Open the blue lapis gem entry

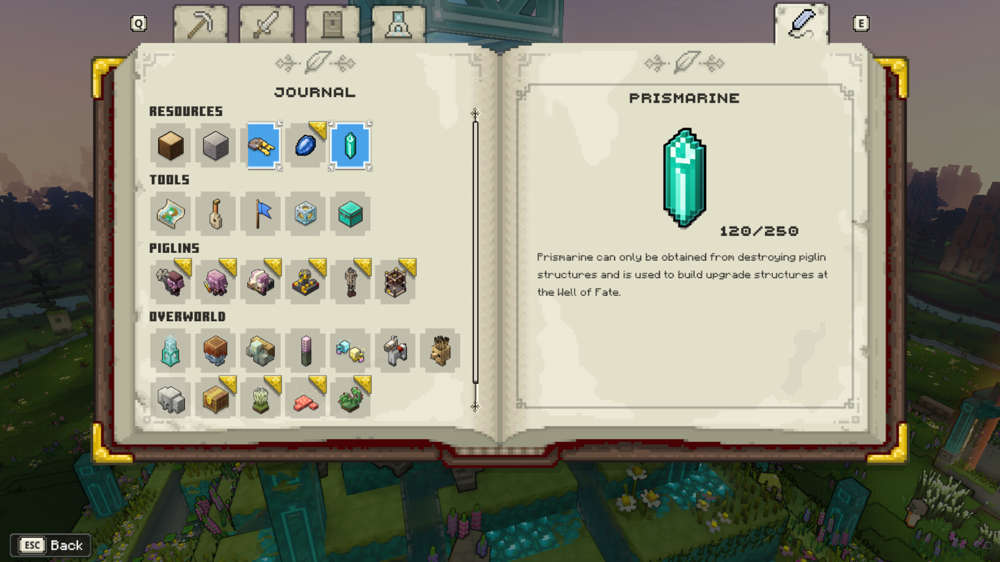[305, 146]
